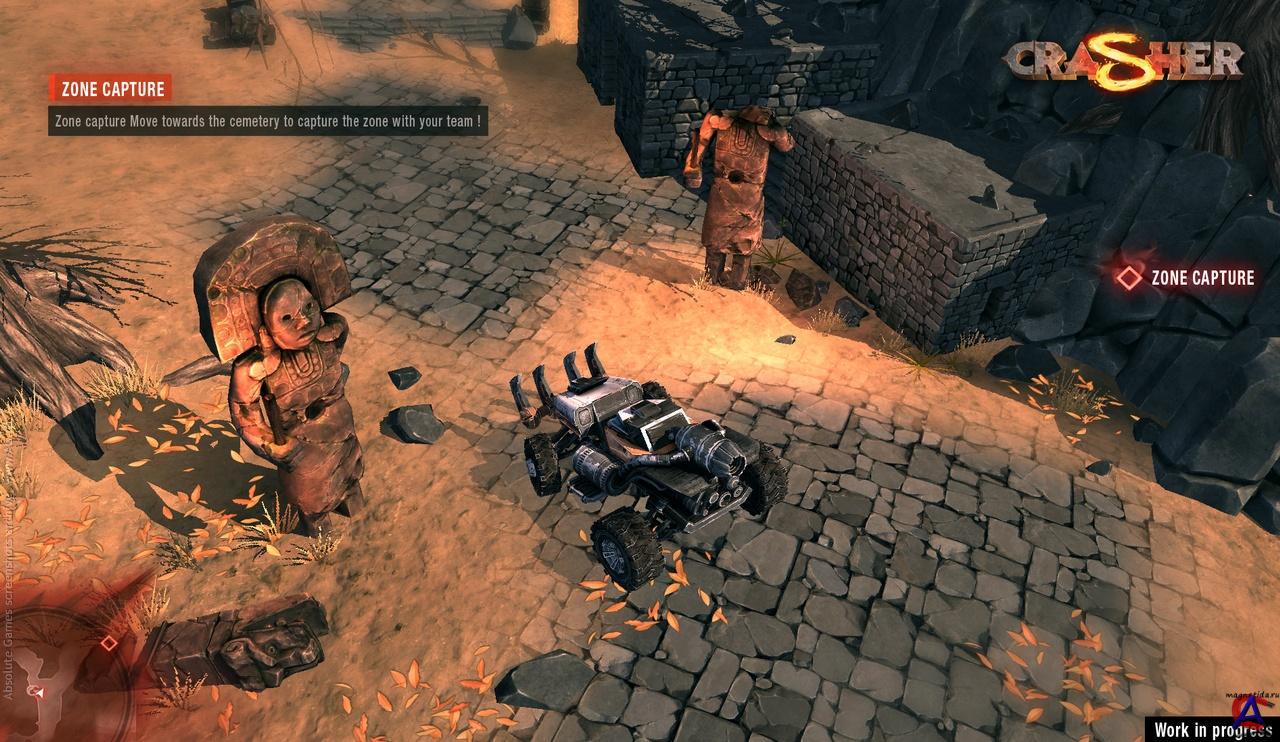Open the circular radar minimap

click(60, 670)
